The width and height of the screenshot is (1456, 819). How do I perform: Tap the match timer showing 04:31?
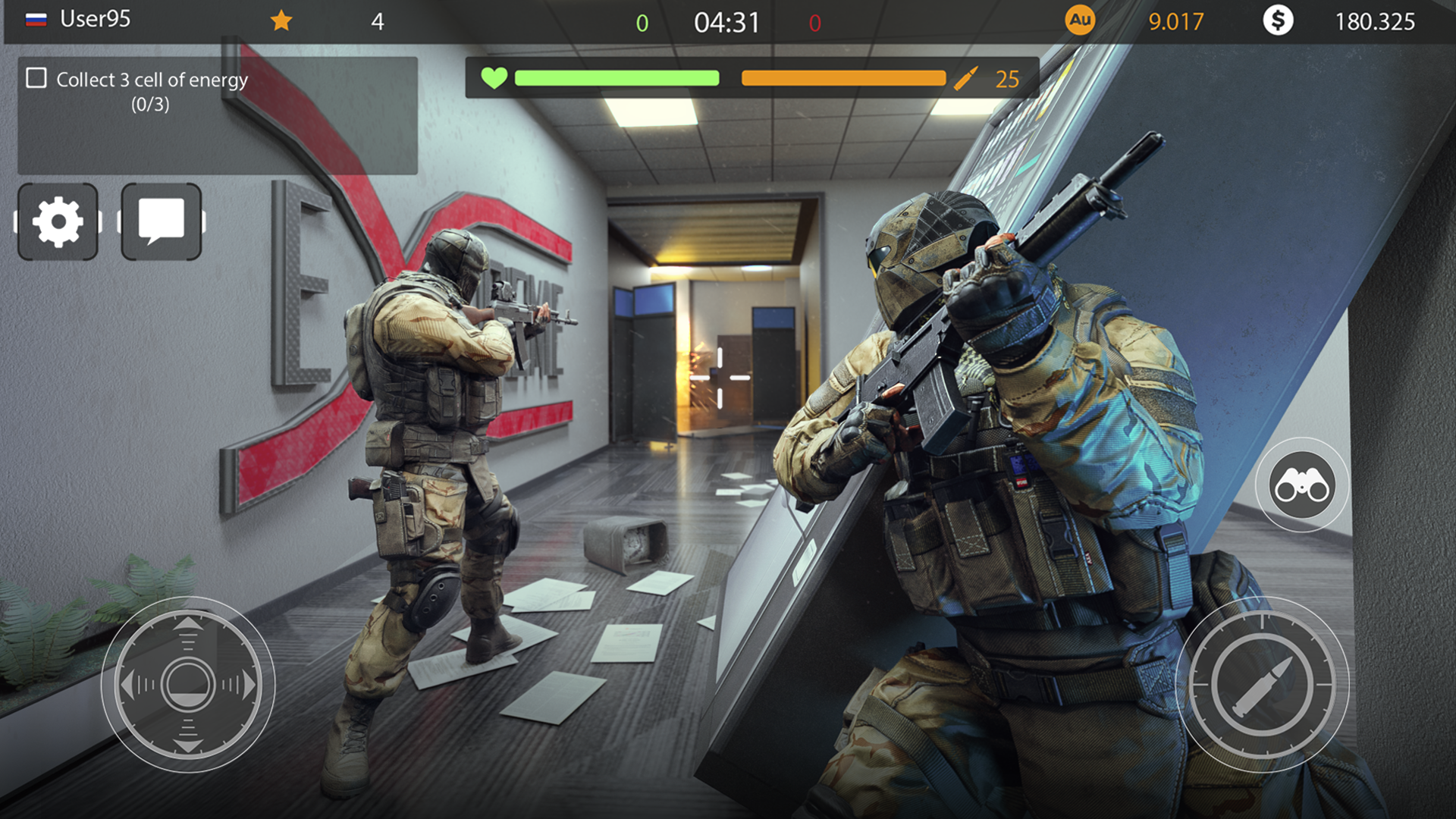pyautogui.click(x=726, y=20)
